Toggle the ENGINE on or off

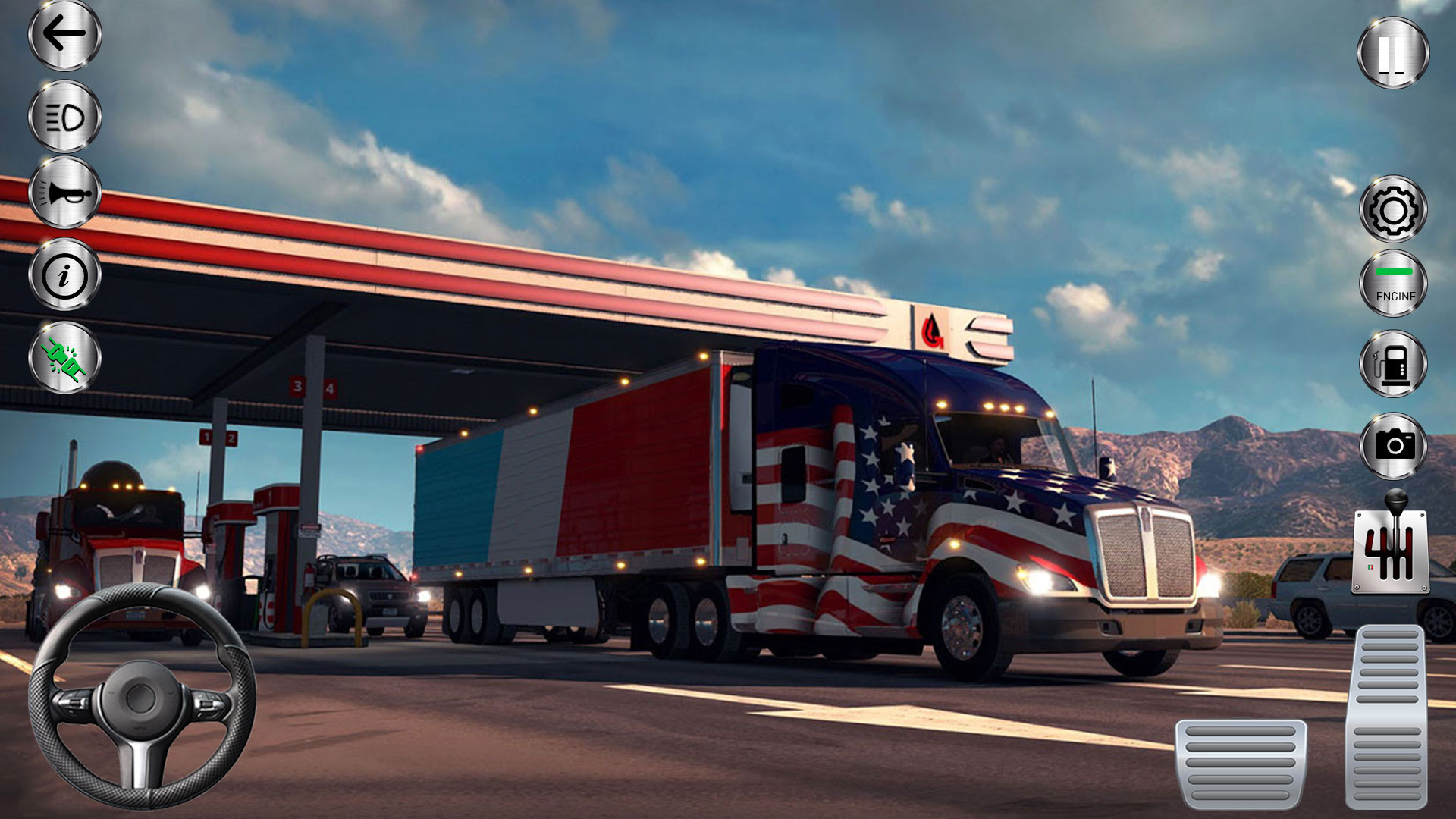tap(1392, 284)
